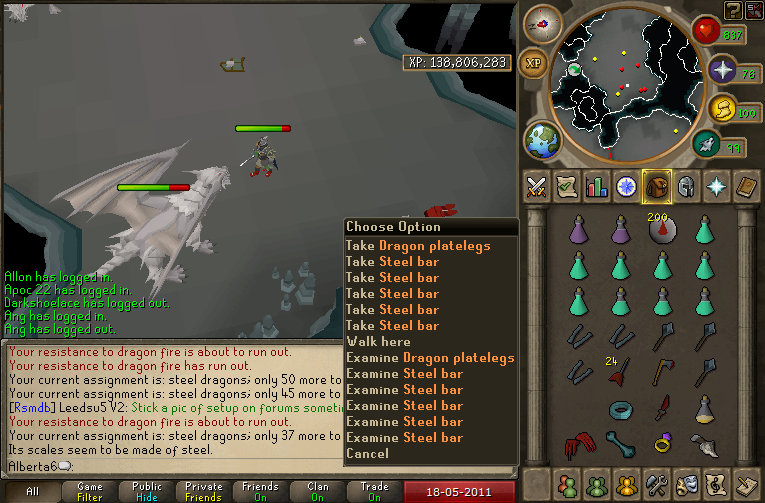Open the options wrench tab
This screenshot has height=503, width=765.
pos(657,483)
